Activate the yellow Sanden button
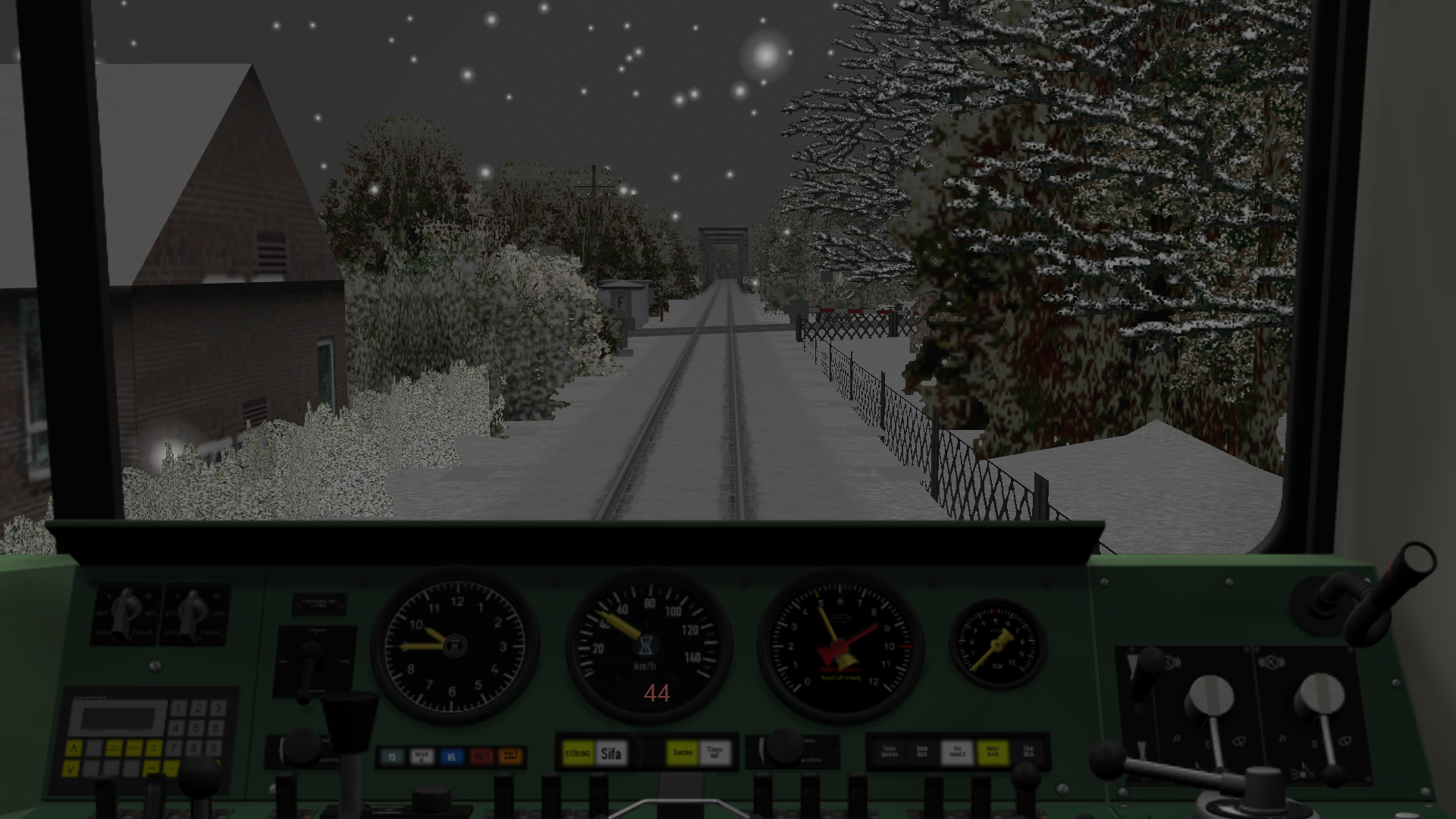This screenshot has height=819, width=1456. (x=682, y=753)
